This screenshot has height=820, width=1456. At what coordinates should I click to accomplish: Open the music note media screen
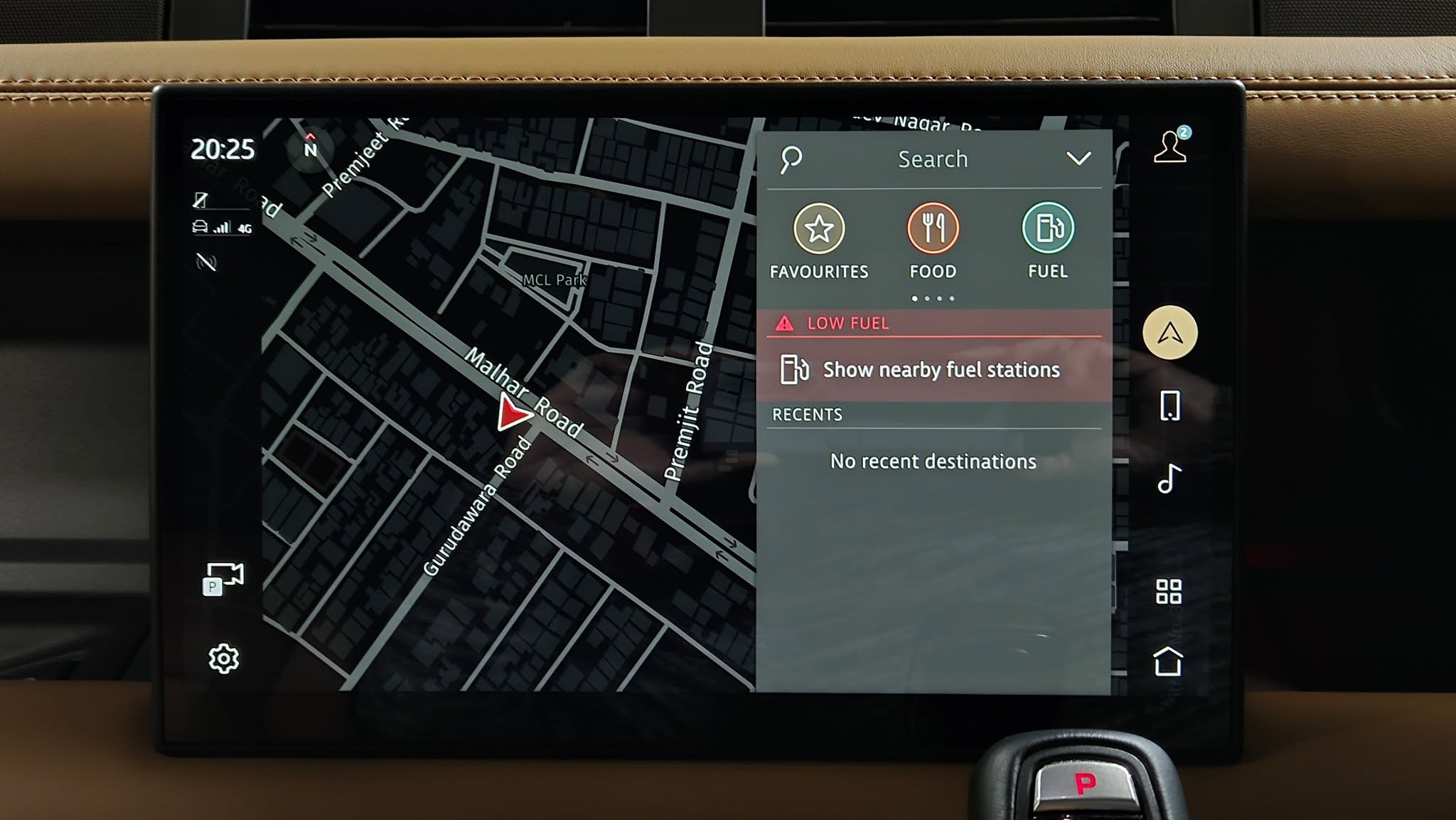tap(1169, 479)
